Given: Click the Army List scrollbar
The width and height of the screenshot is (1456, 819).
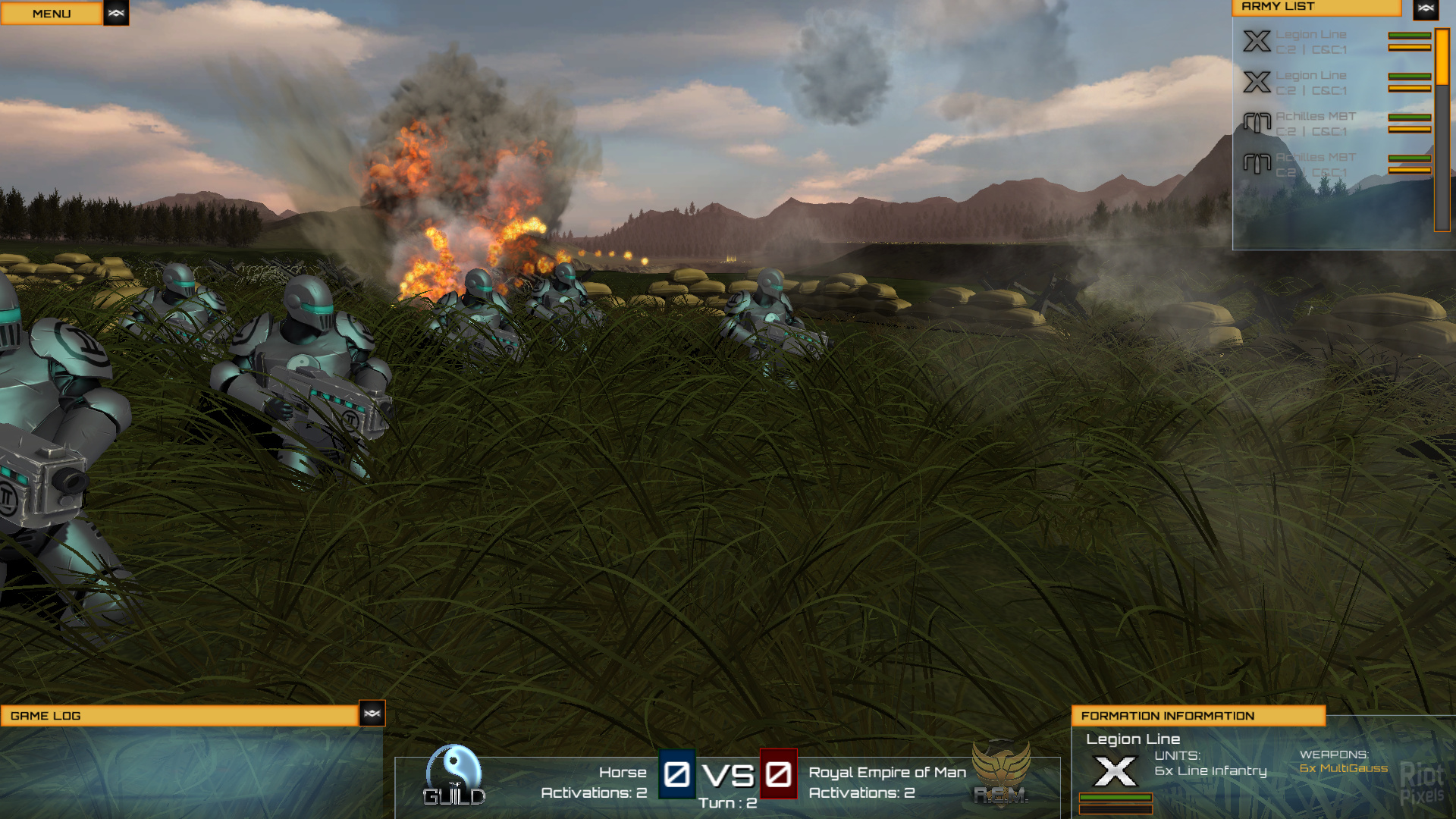Looking at the screenshot, I should coord(1442,129).
